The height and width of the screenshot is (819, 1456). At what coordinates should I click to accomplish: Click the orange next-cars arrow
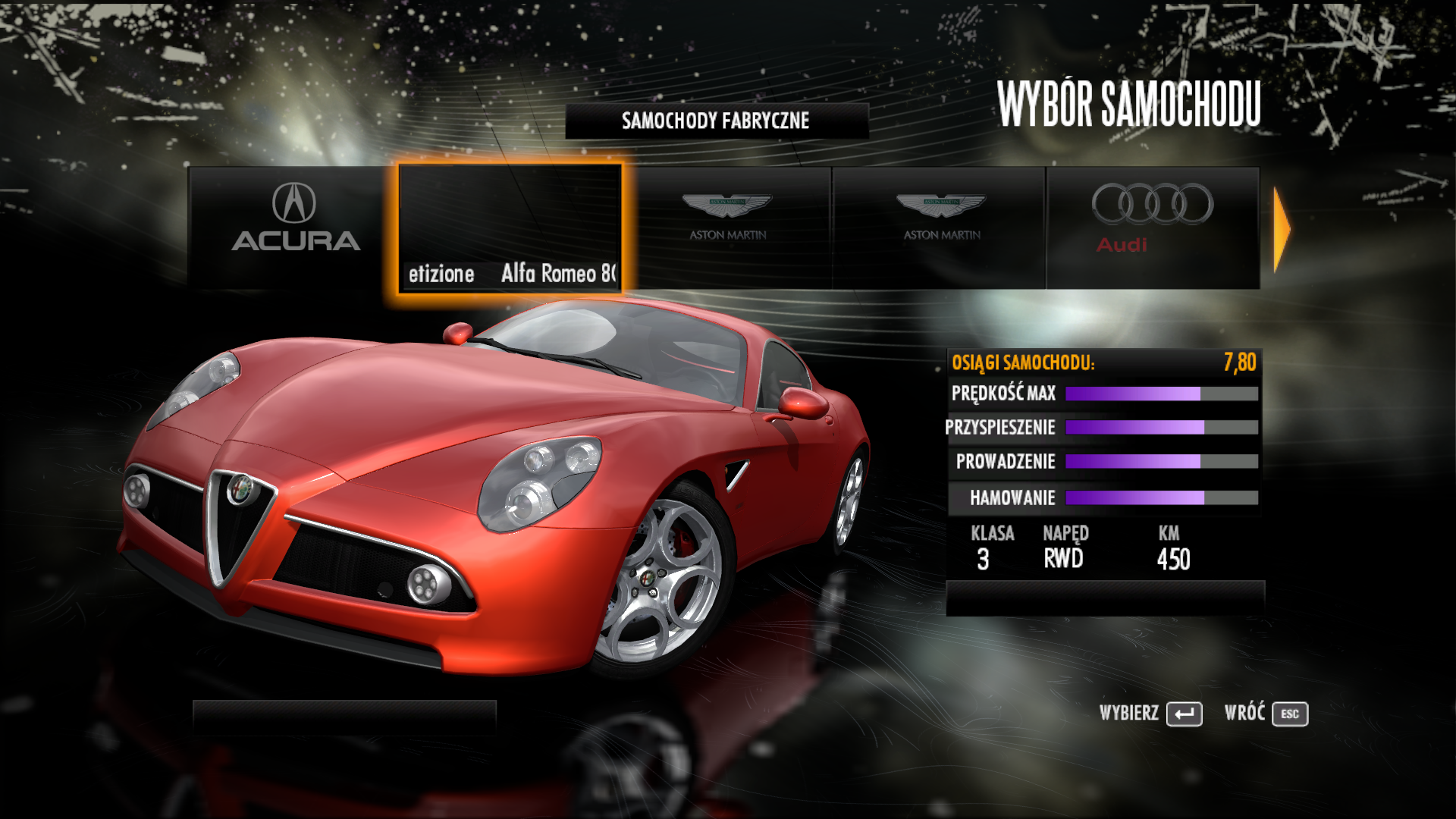pos(1281,229)
